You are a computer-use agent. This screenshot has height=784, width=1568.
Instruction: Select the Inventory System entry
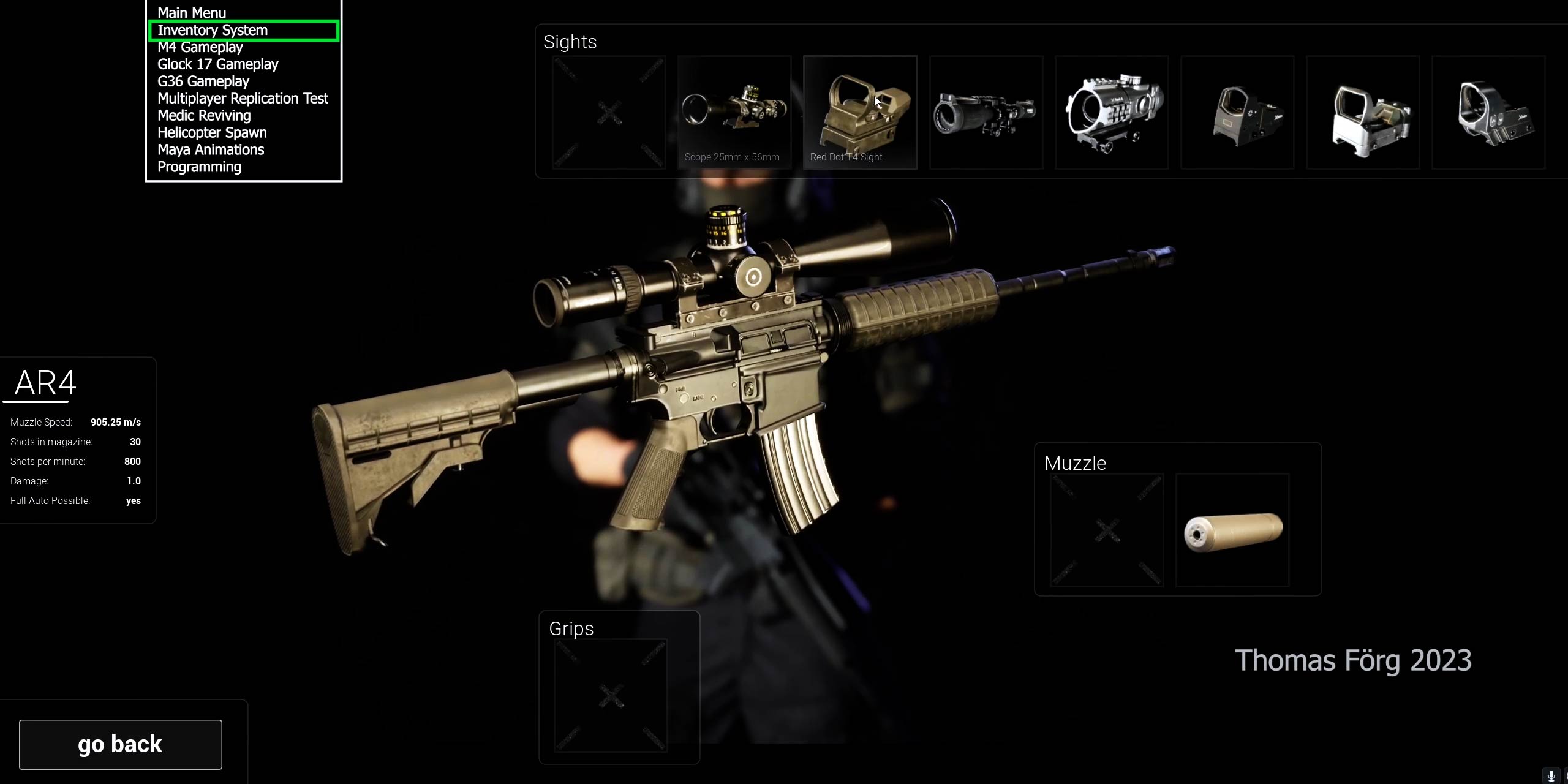[213, 30]
